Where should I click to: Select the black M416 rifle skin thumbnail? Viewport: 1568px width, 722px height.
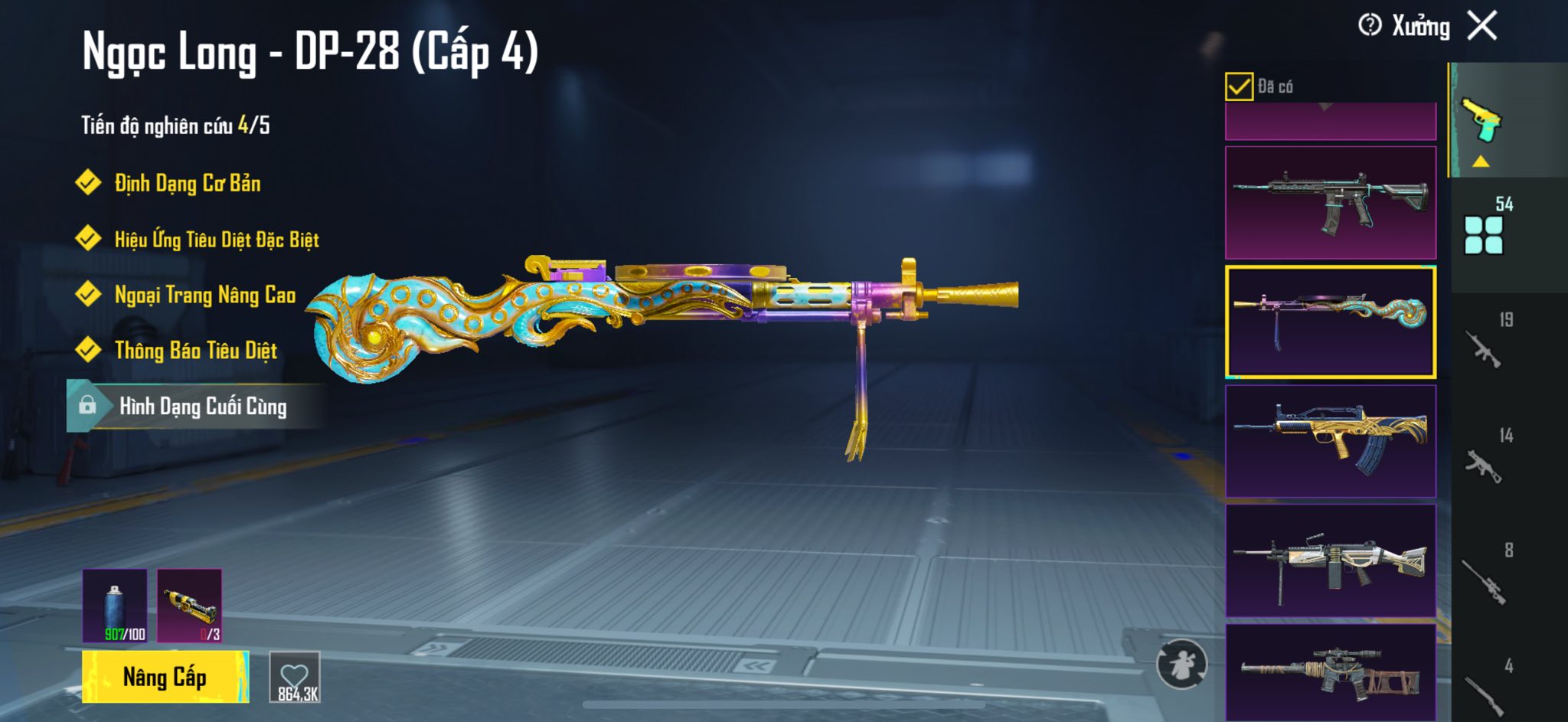[x=1331, y=203]
